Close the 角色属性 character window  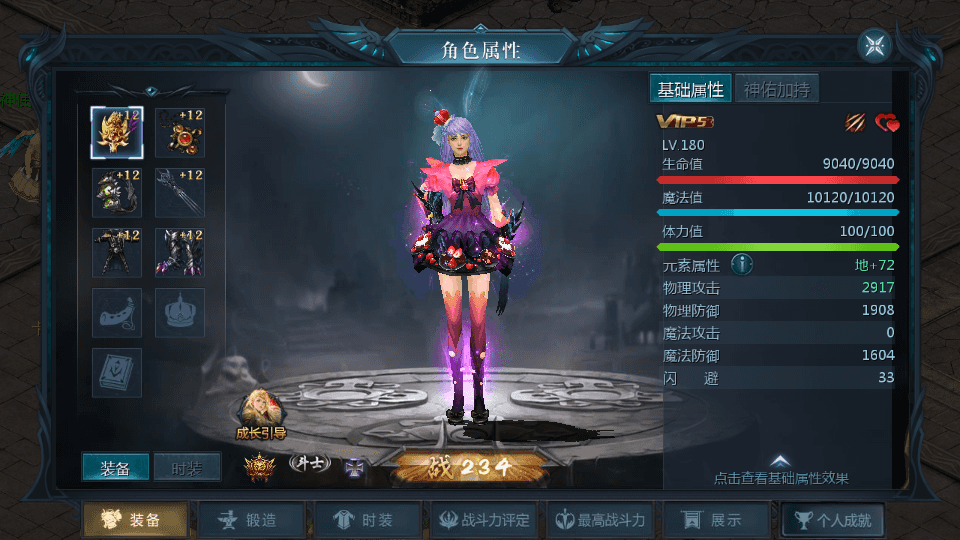click(874, 45)
